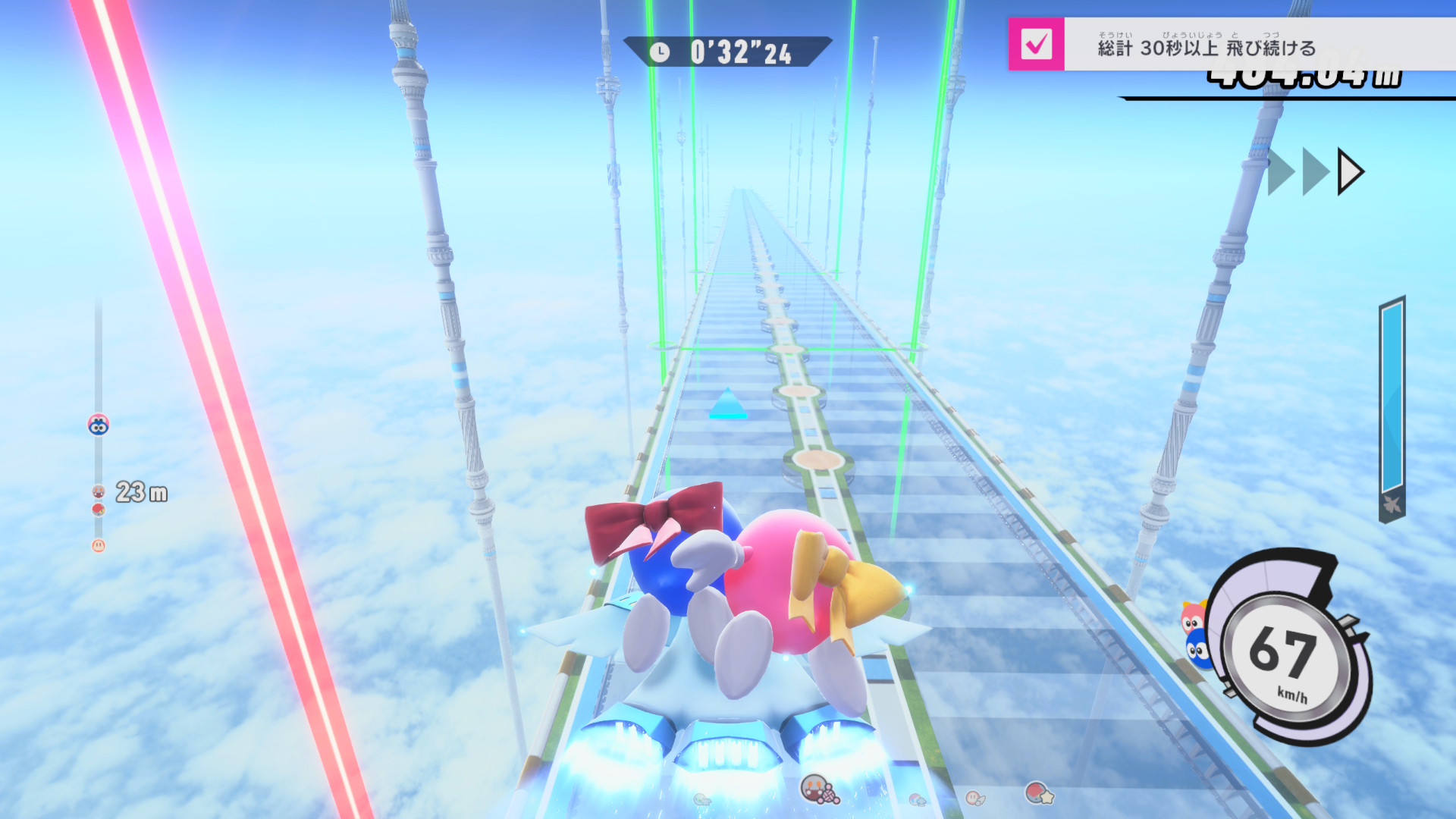This screenshot has width=1456, height=819.
Task: Click the red-capped rider icon with star
Action: click(x=1039, y=794)
